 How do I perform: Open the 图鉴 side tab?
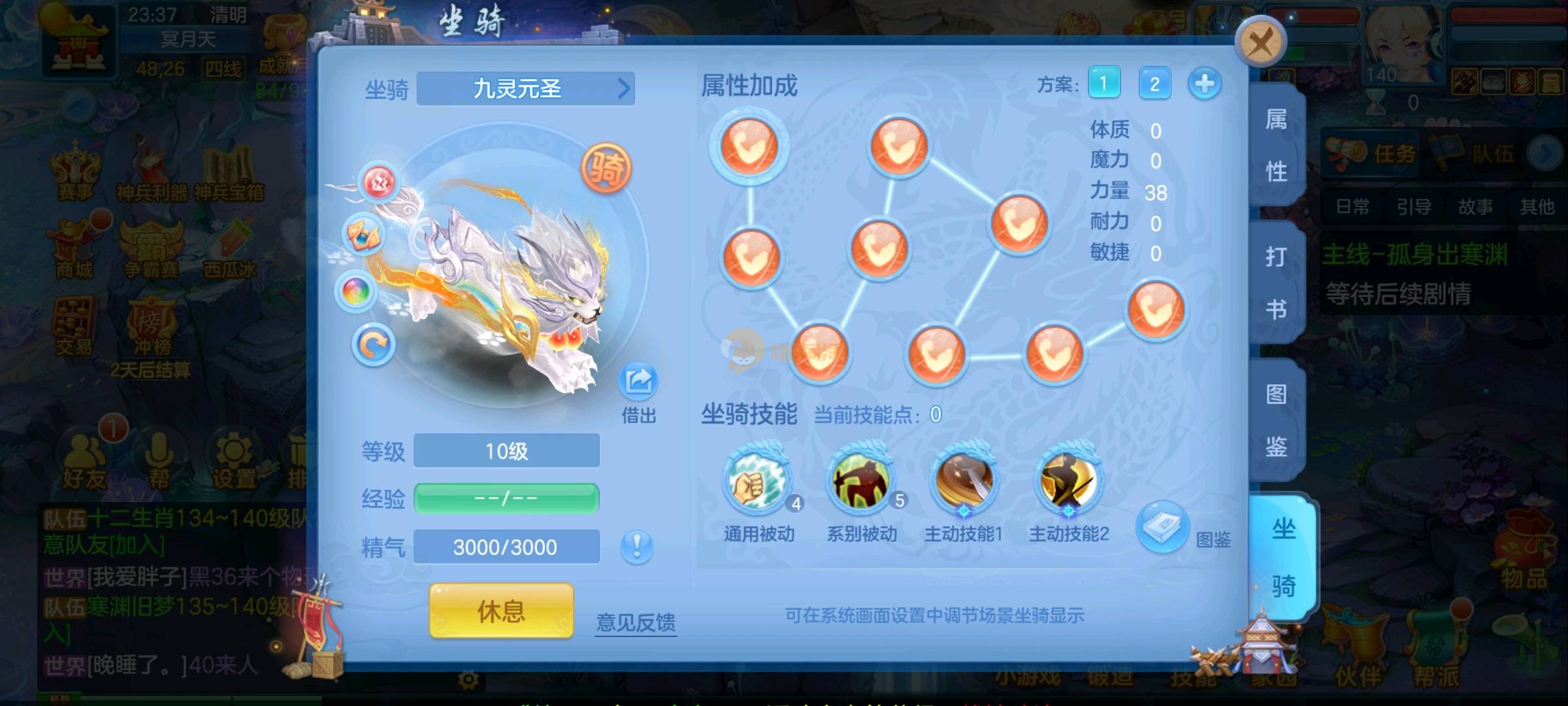1276,420
